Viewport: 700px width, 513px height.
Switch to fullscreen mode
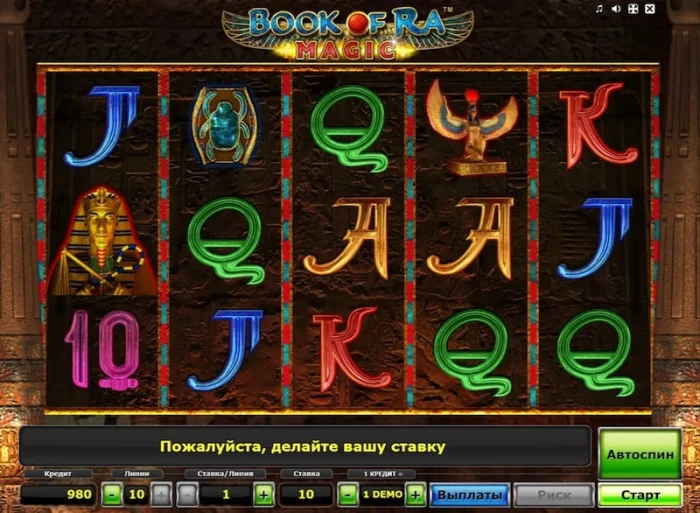pyautogui.click(x=631, y=10)
